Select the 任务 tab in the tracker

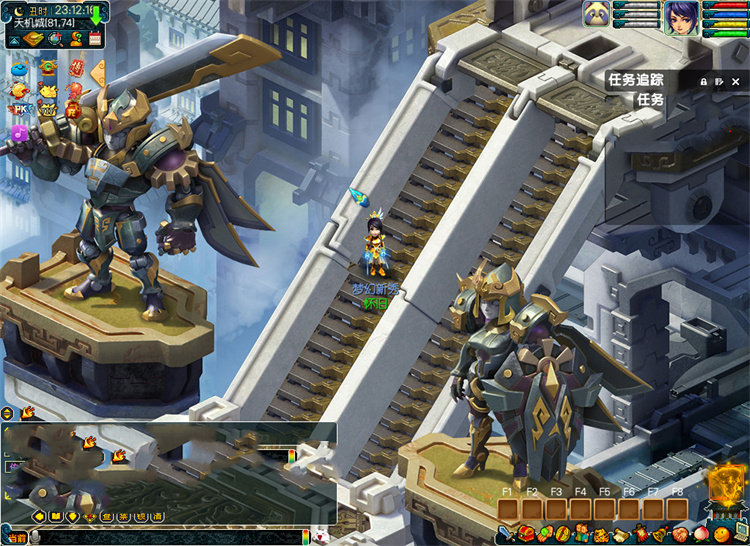[x=650, y=99]
